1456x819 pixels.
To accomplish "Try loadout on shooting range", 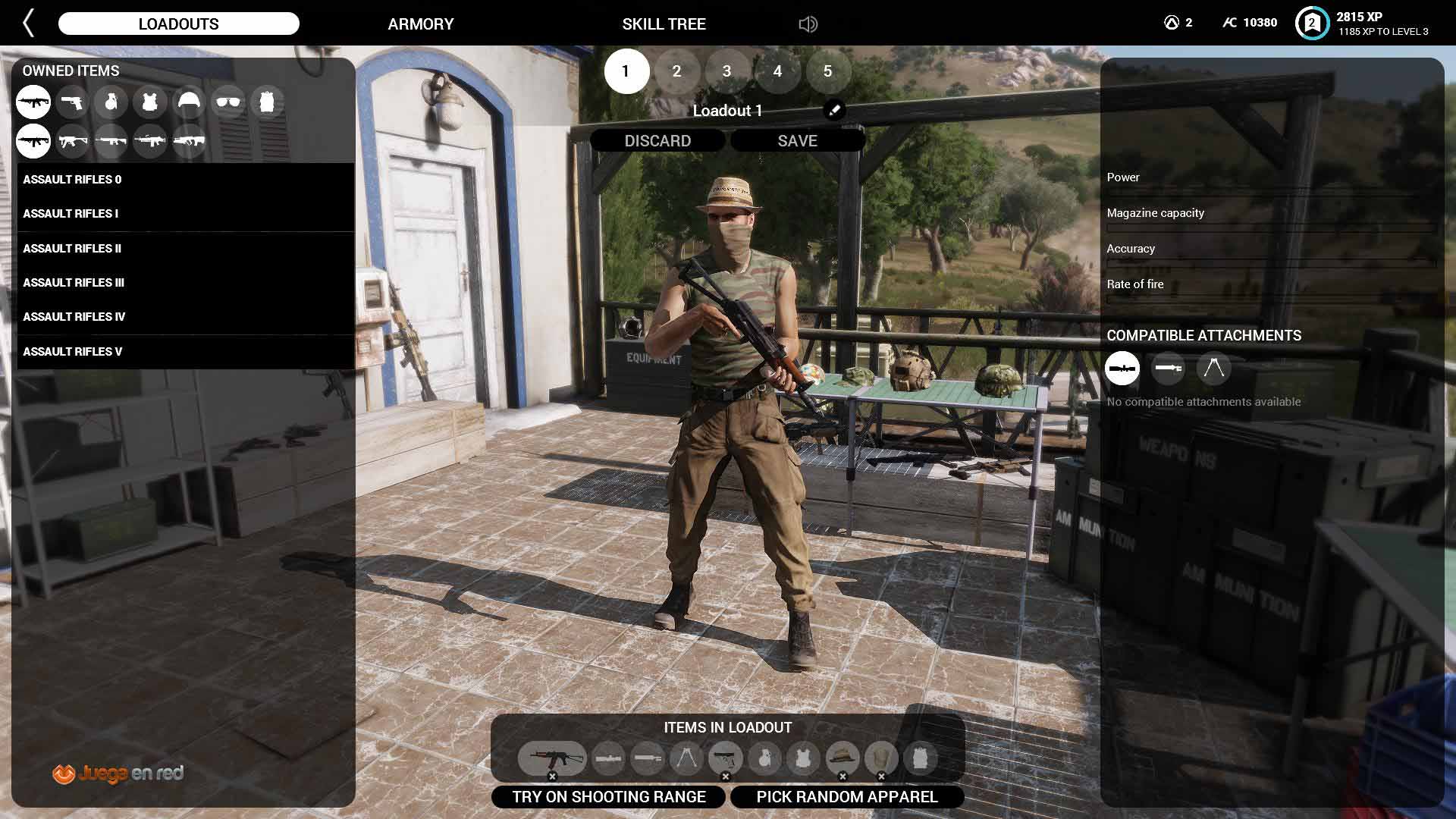I will point(609,797).
